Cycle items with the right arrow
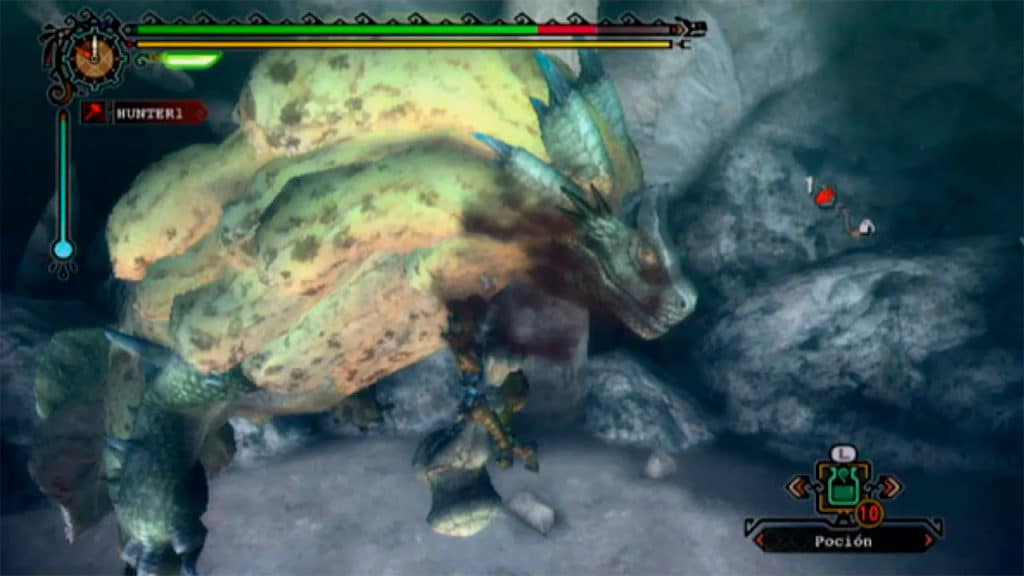 click(x=889, y=487)
